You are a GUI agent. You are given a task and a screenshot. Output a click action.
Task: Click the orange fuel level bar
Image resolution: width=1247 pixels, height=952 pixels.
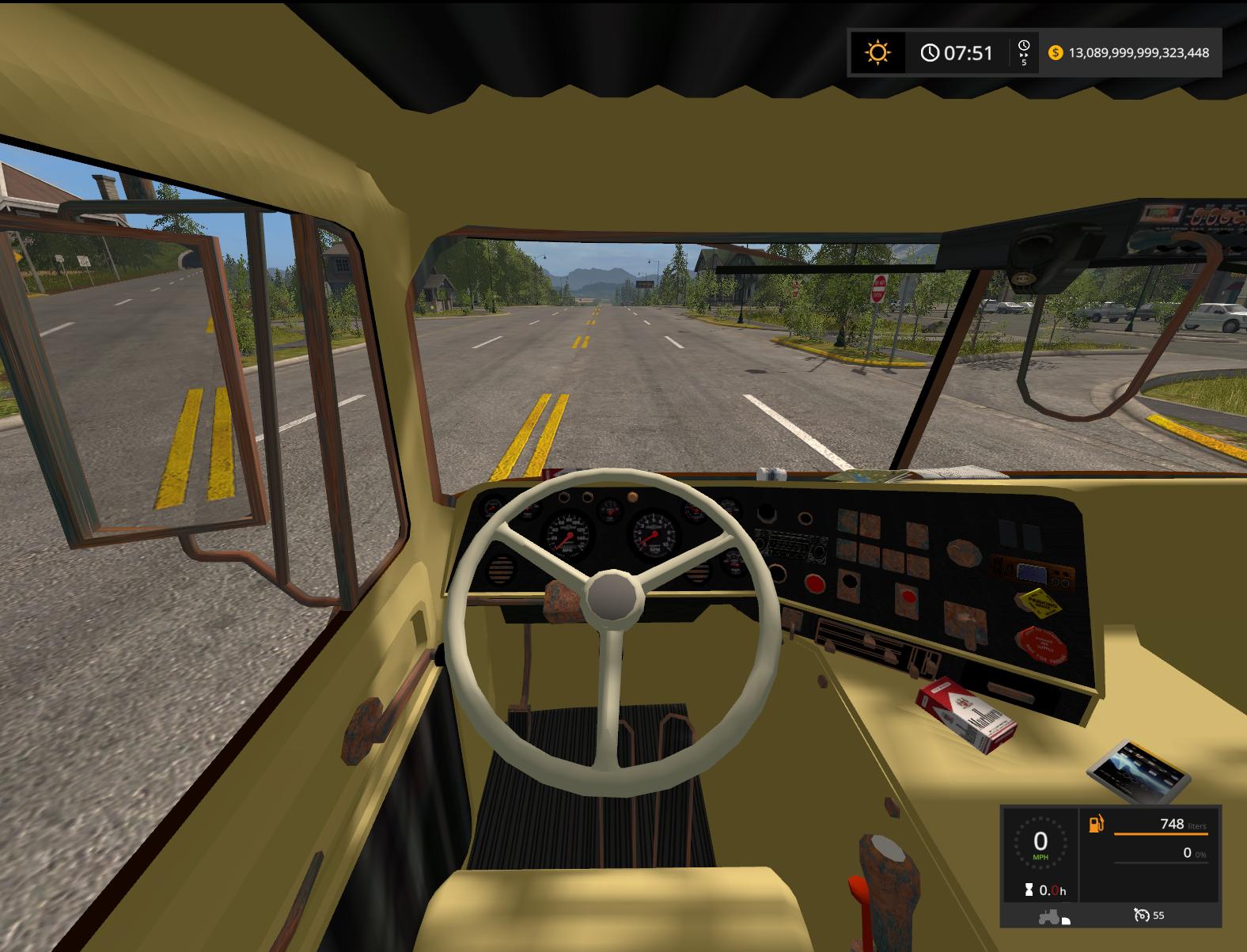(x=1161, y=834)
